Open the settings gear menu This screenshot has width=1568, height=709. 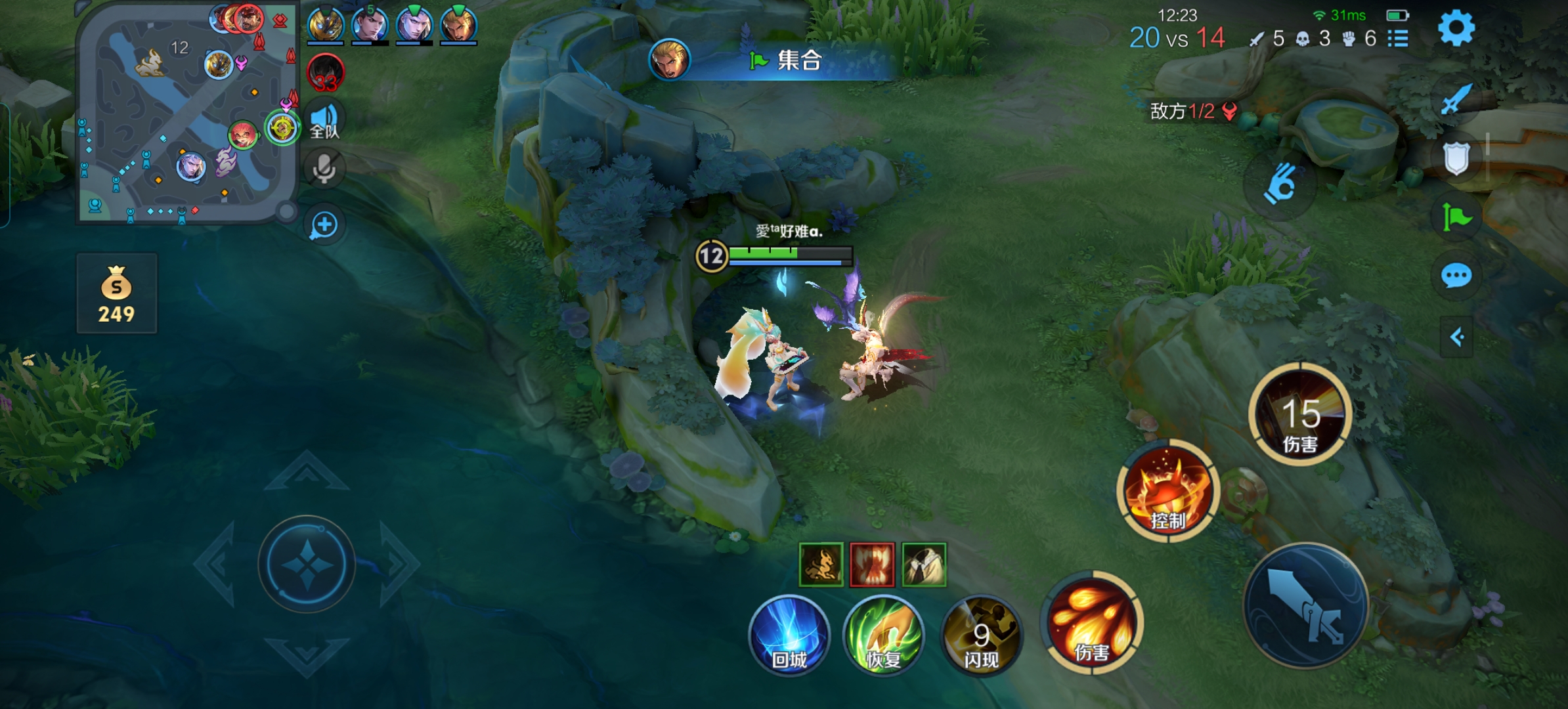[x=1456, y=28]
